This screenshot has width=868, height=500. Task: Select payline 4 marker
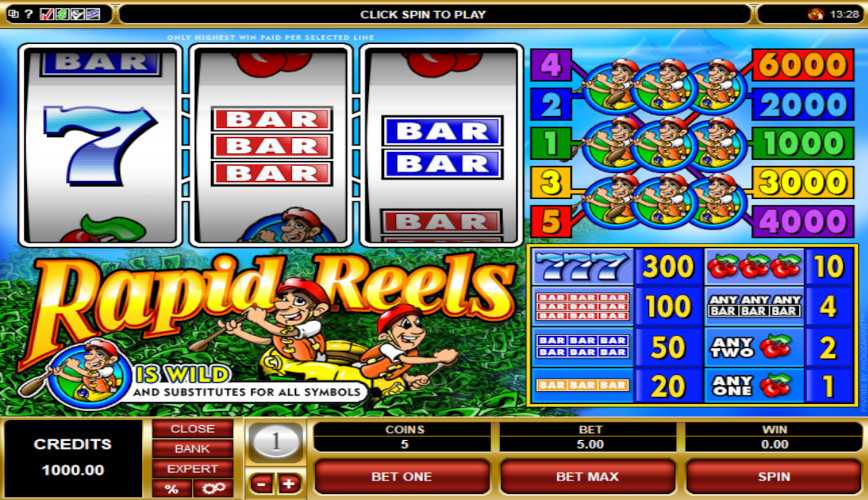[550, 66]
